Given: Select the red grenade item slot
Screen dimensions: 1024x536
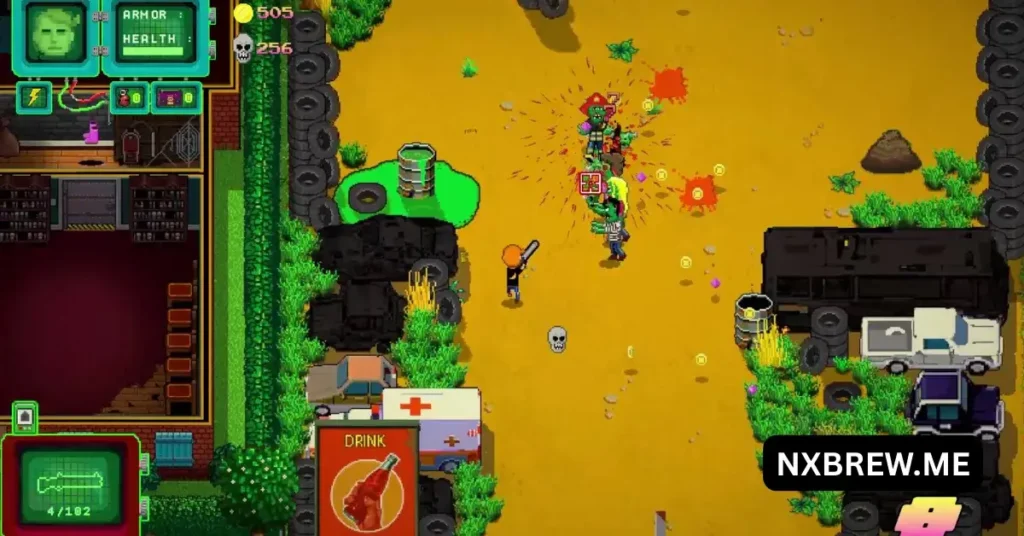Looking at the screenshot, I should click(x=130, y=98).
